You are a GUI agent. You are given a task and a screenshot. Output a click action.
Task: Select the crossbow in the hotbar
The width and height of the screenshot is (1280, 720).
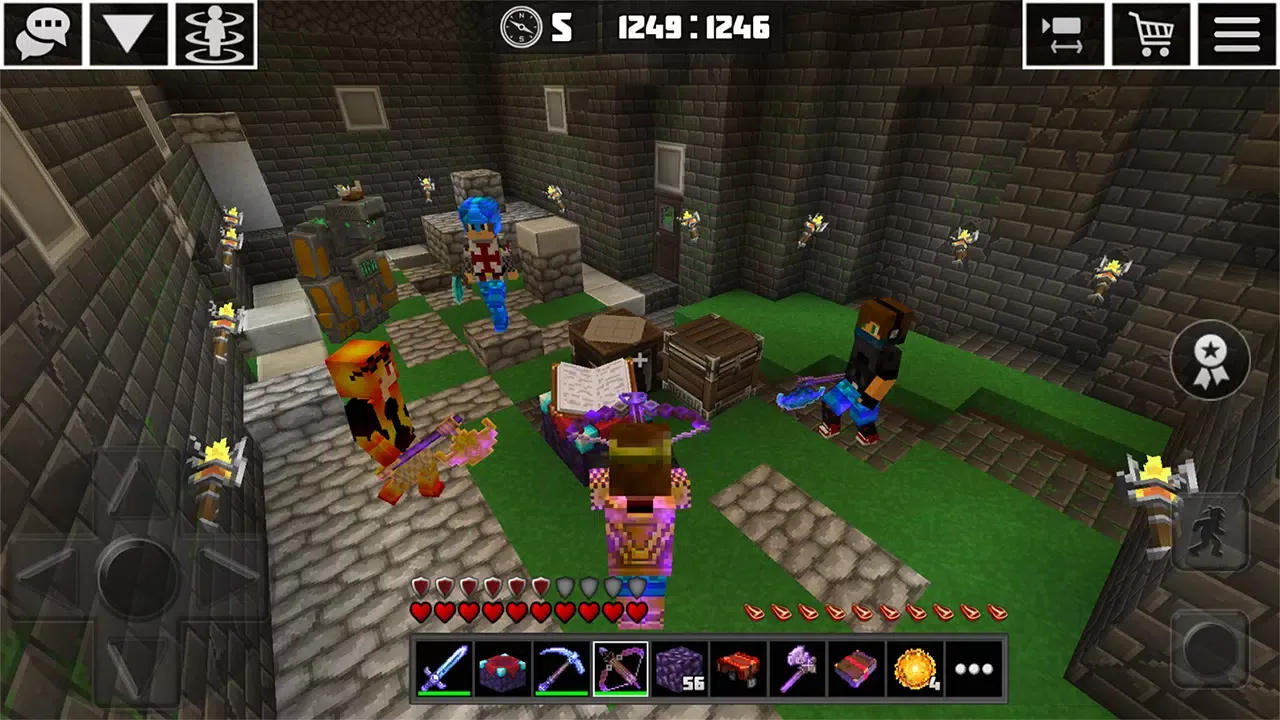(x=623, y=669)
